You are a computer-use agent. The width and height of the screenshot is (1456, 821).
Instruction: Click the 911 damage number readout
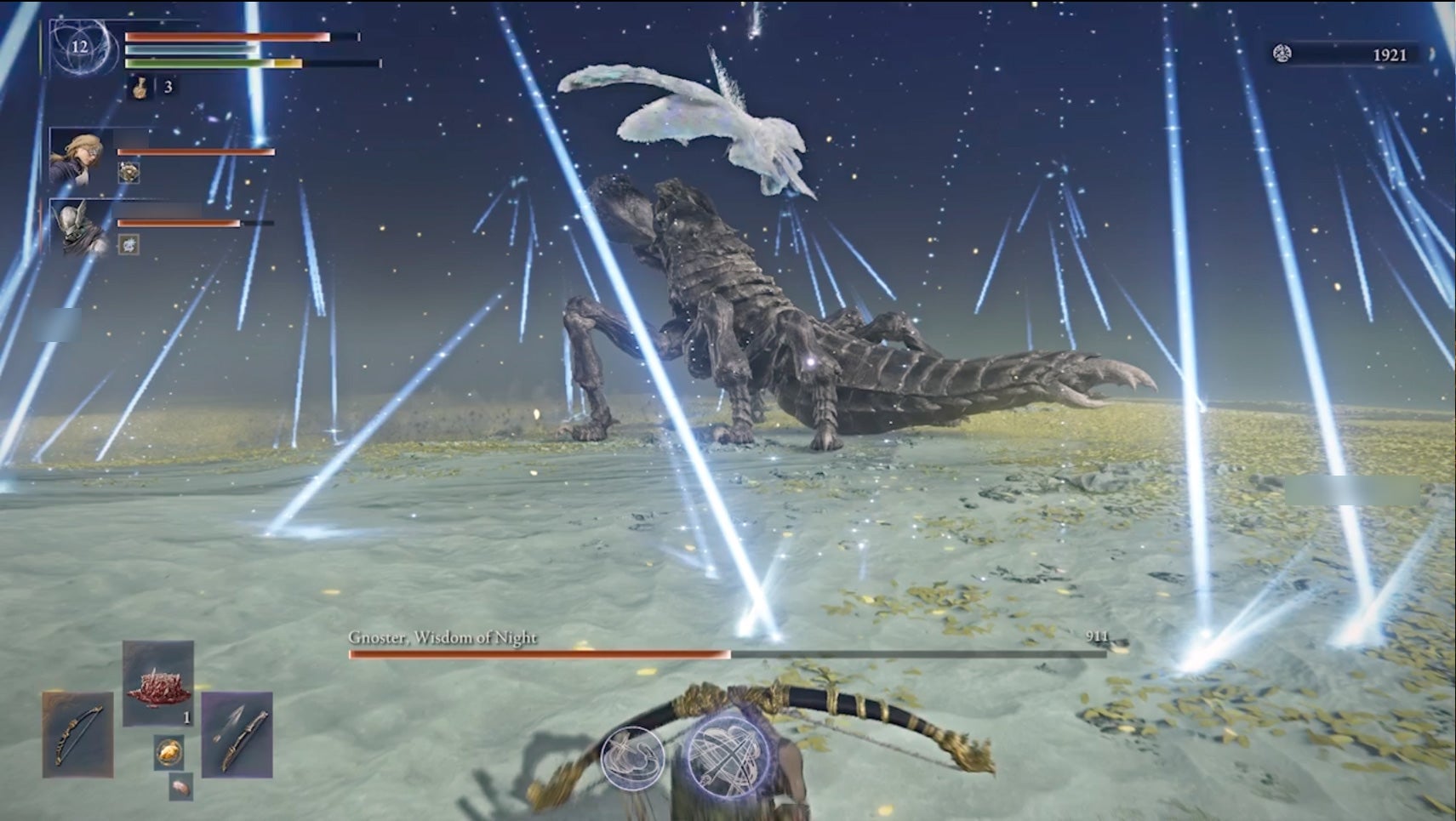click(1099, 636)
